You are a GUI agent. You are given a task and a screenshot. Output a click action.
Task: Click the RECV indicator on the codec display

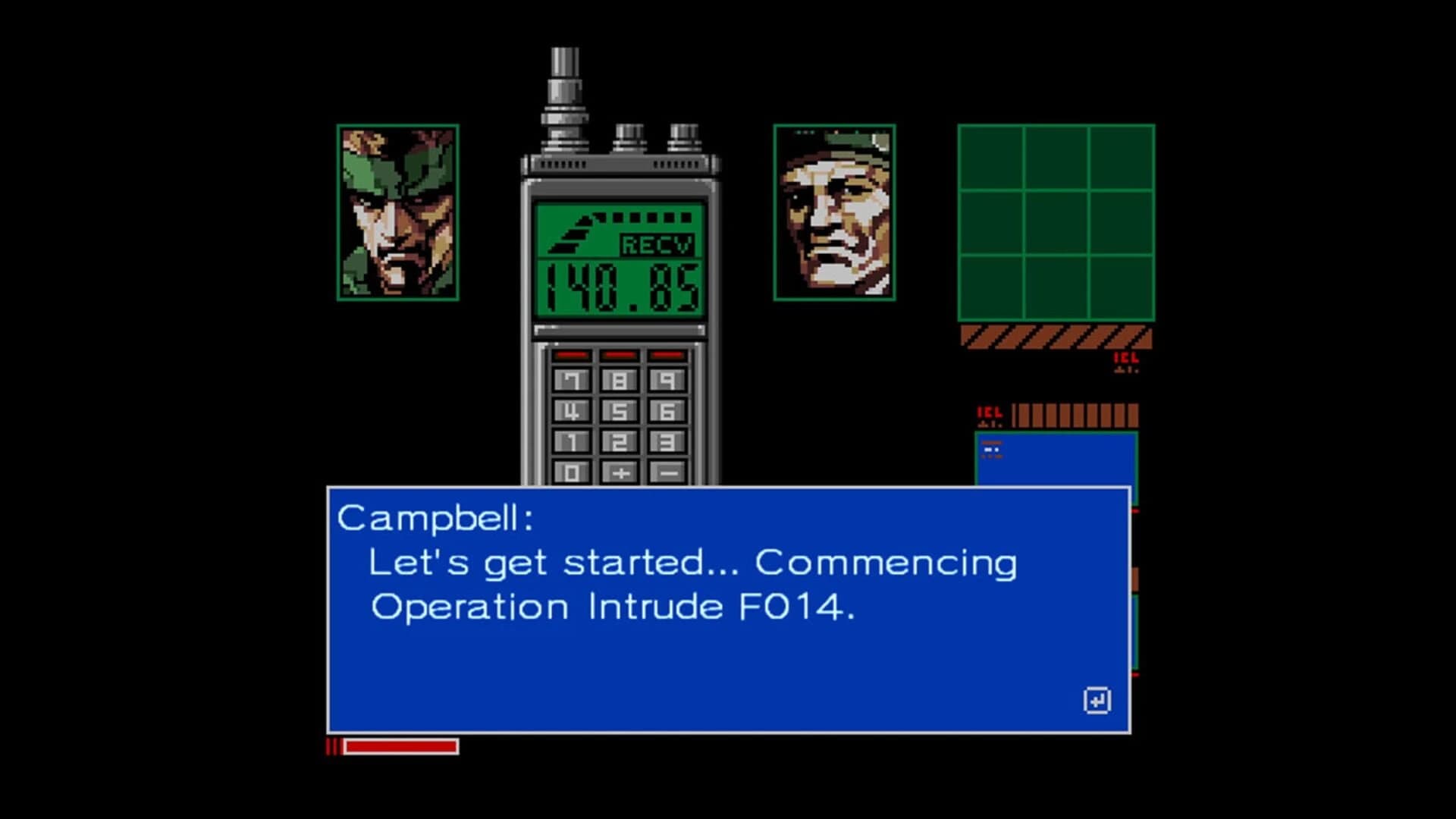click(657, 244)
